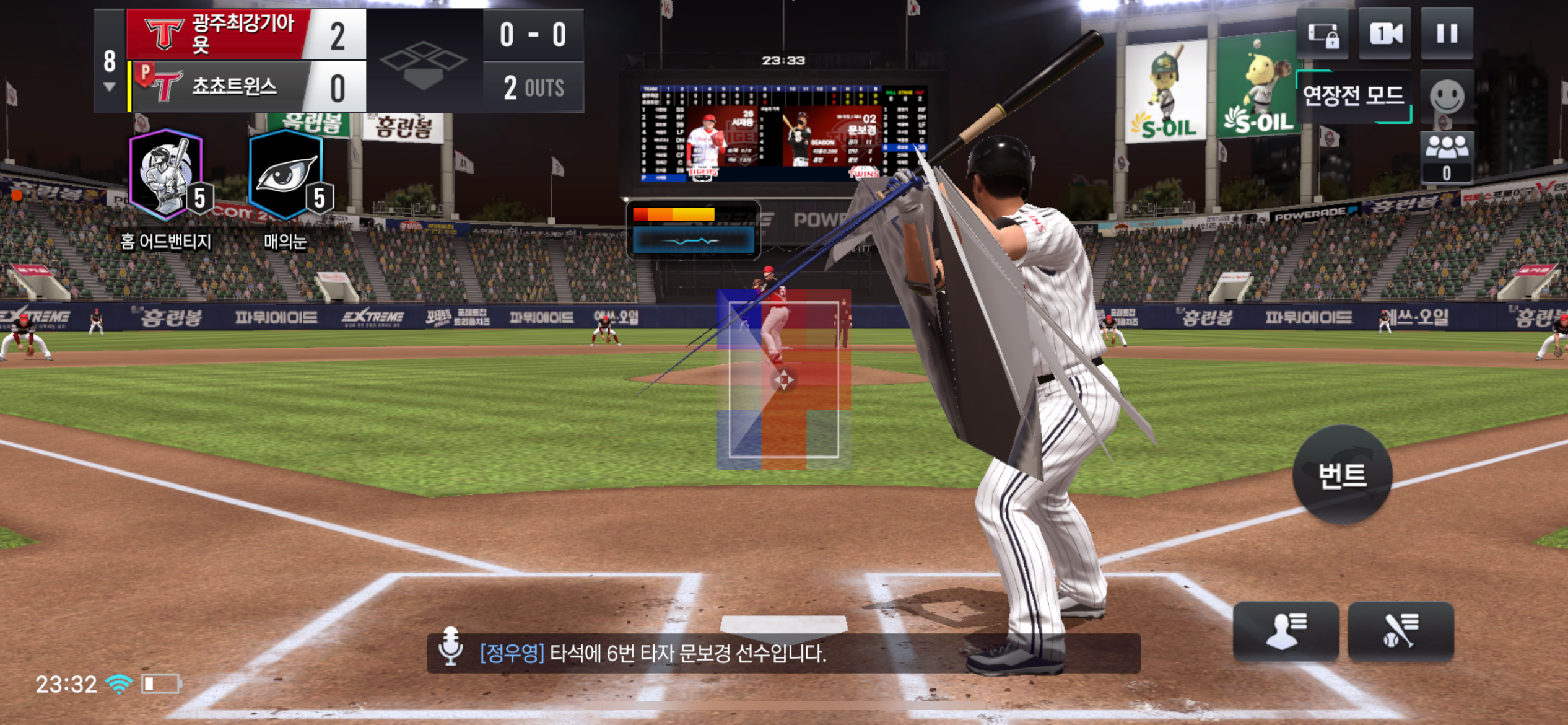Tap the 번트 bunt button
Viewport: 1568px width, 725px height.
[x=1342, y=475]
